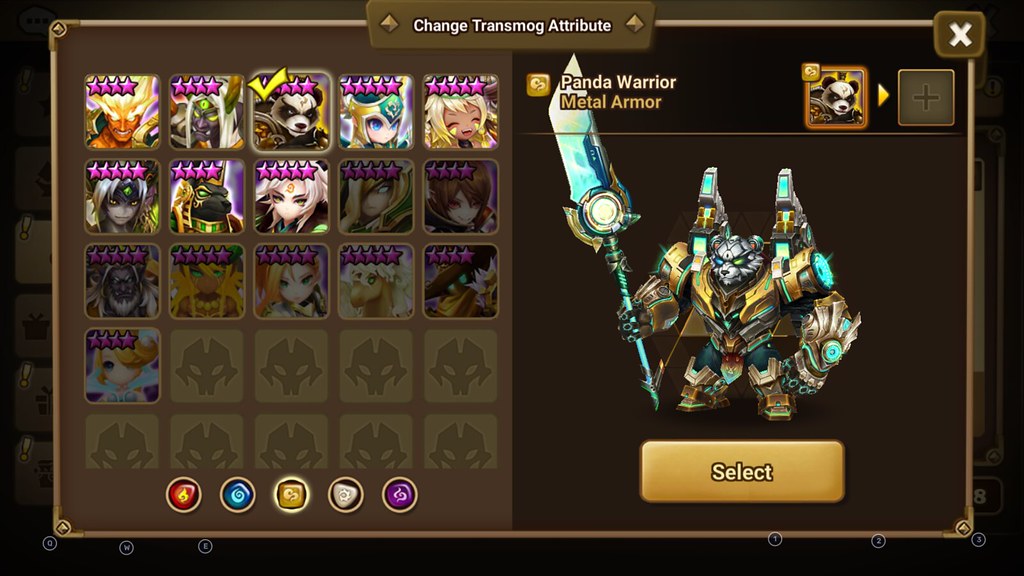
Task: Choose the wind attribute filter
Action: [291, 494]
